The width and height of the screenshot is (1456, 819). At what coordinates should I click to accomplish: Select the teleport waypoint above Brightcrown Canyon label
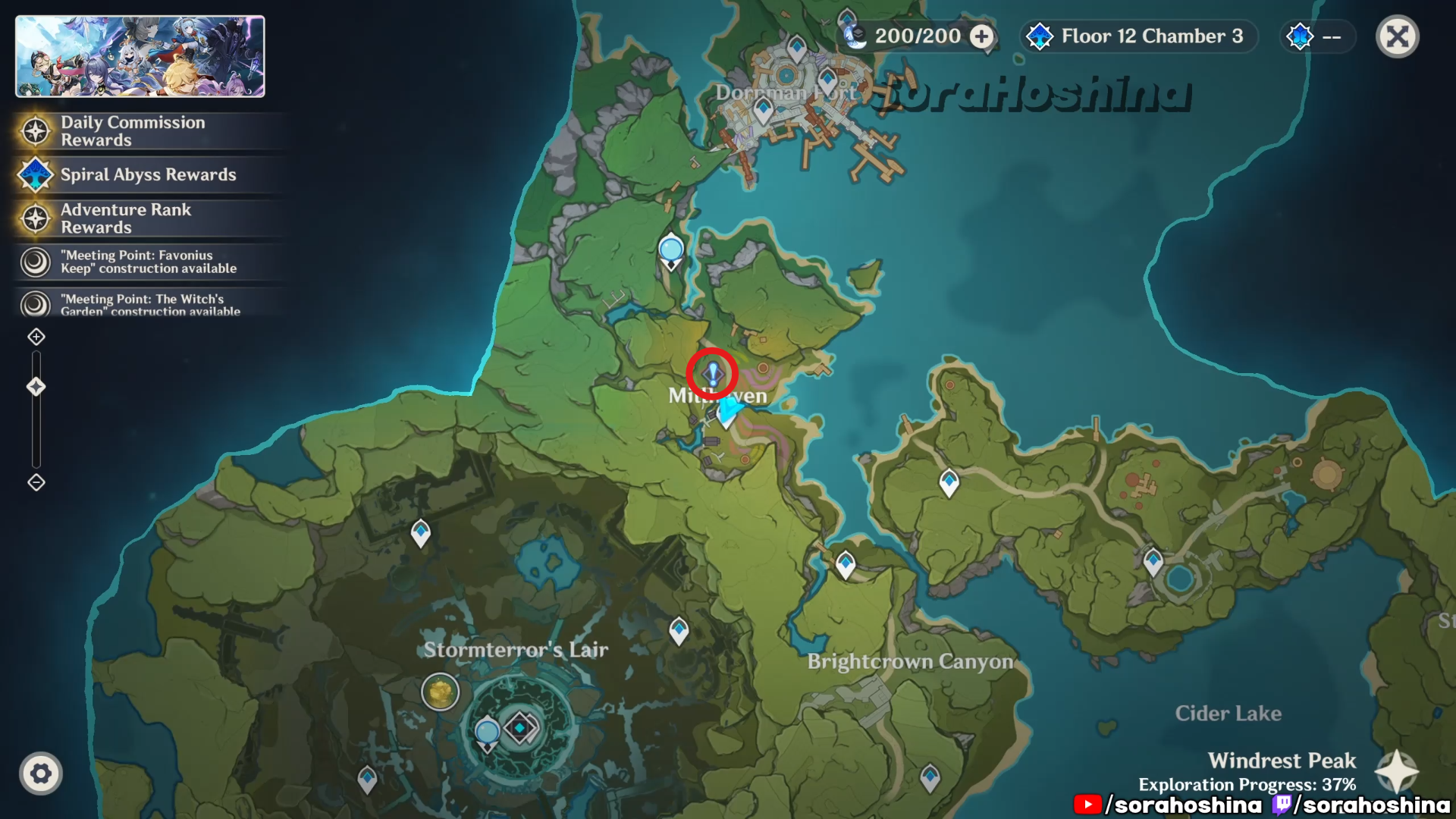(846, 564)
